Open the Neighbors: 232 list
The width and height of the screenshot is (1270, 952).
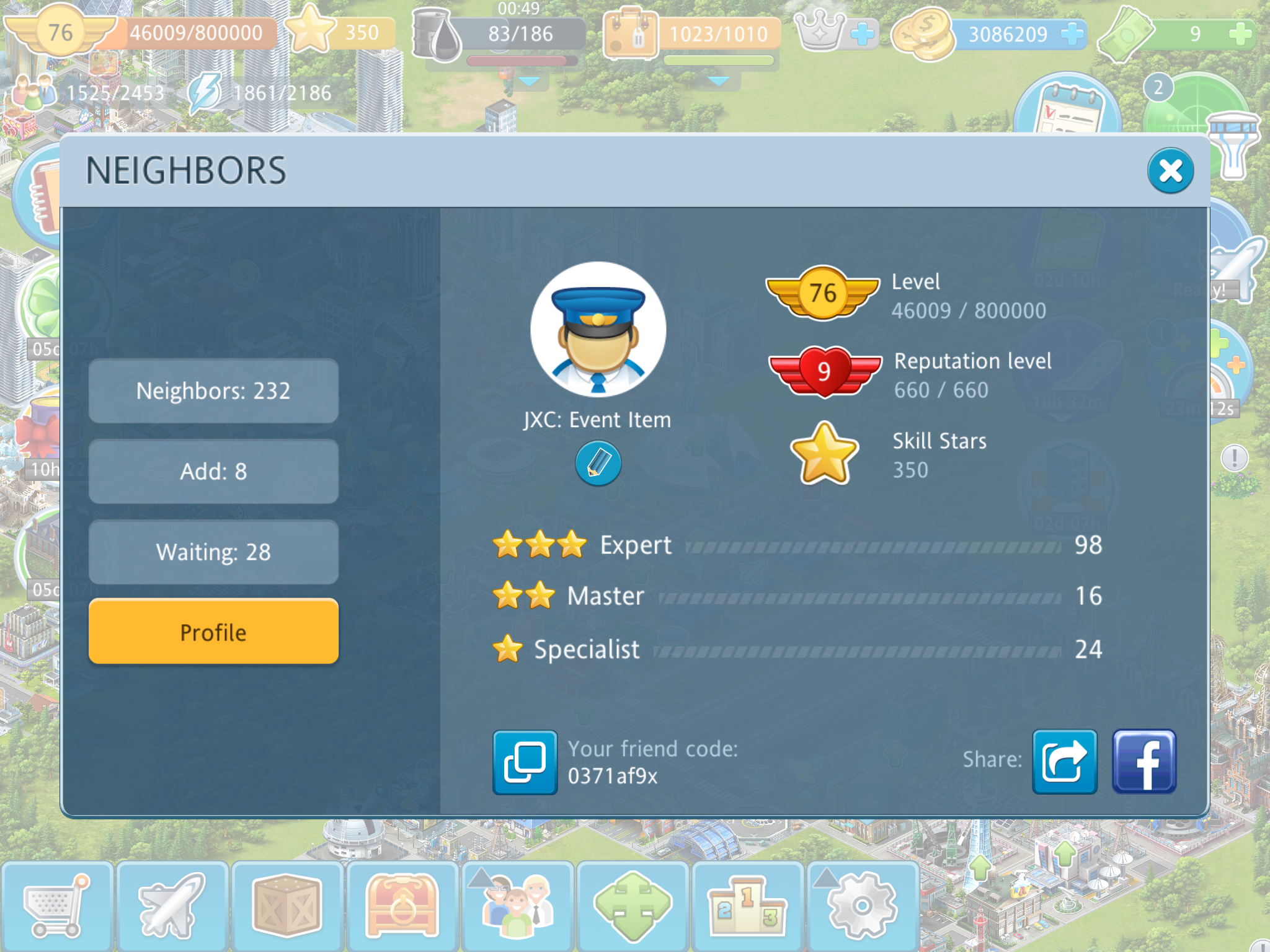pyautogui.click(x=213, y=391)
